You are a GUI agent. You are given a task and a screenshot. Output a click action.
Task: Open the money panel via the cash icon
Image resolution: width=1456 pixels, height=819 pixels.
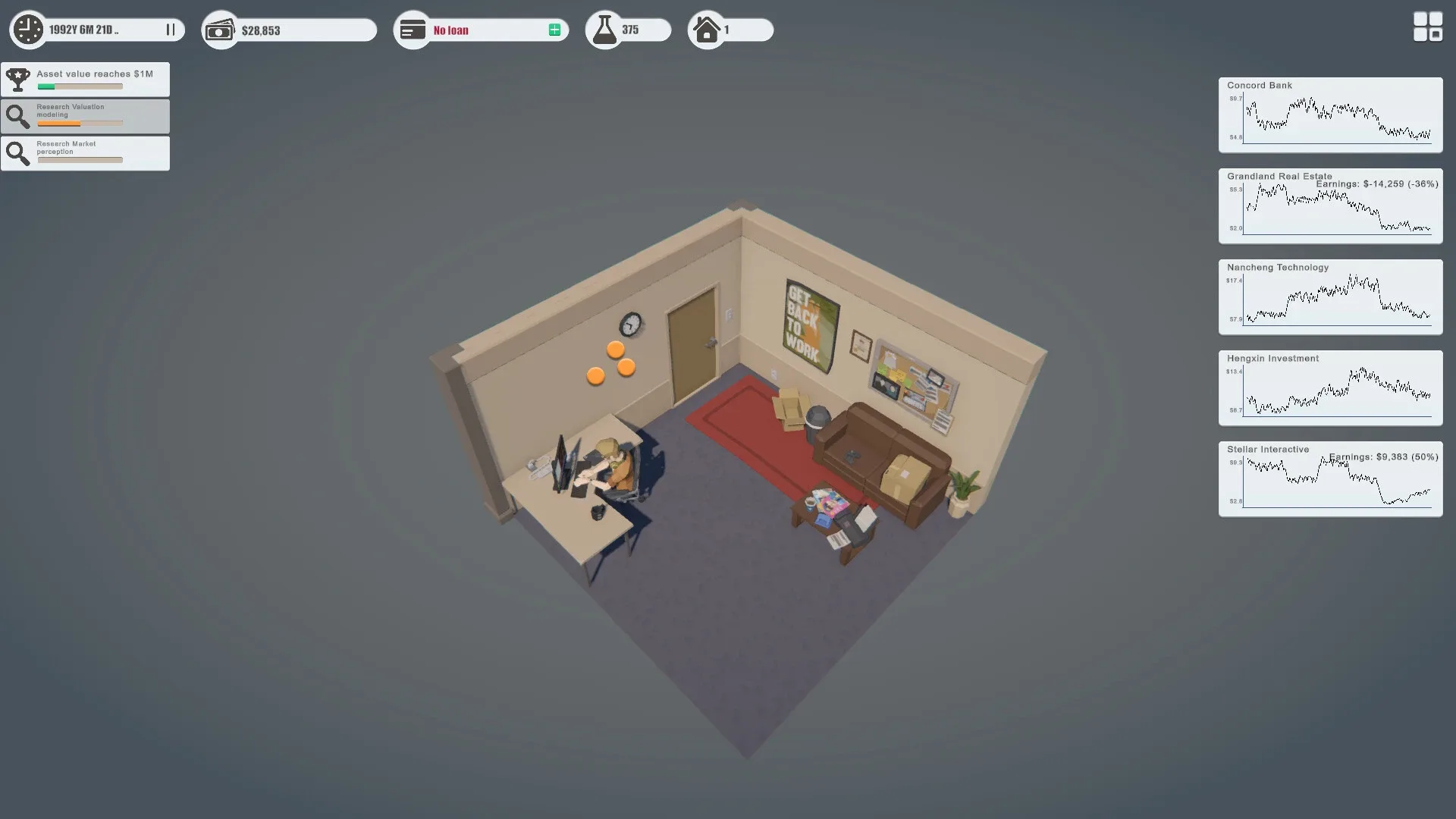pyautogui.click(x=220, y=30)
